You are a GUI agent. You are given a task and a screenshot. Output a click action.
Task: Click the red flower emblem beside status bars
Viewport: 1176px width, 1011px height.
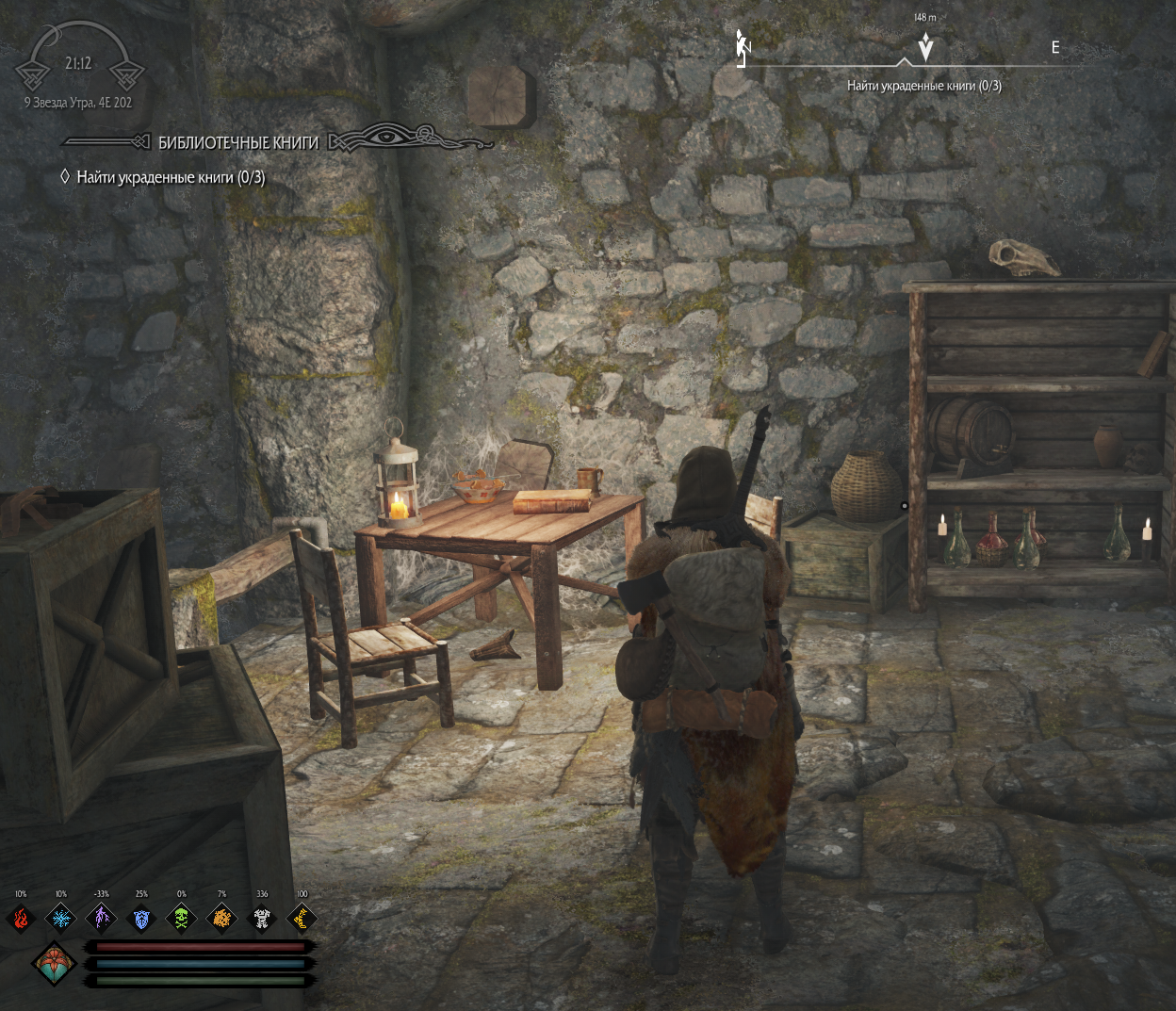[x=54, y=964]
